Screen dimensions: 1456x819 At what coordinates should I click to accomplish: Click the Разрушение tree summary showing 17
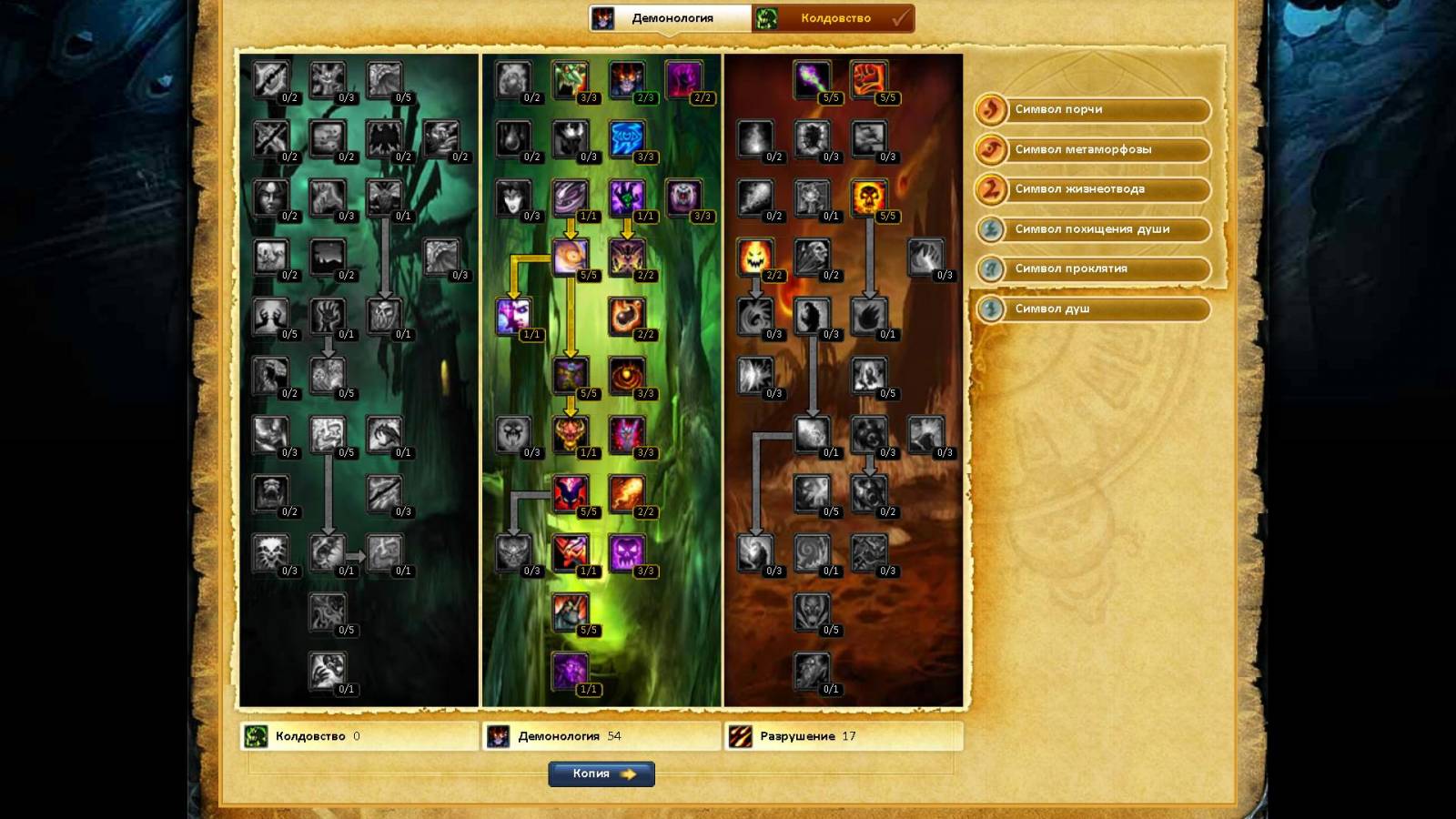(x=843, y=736)
